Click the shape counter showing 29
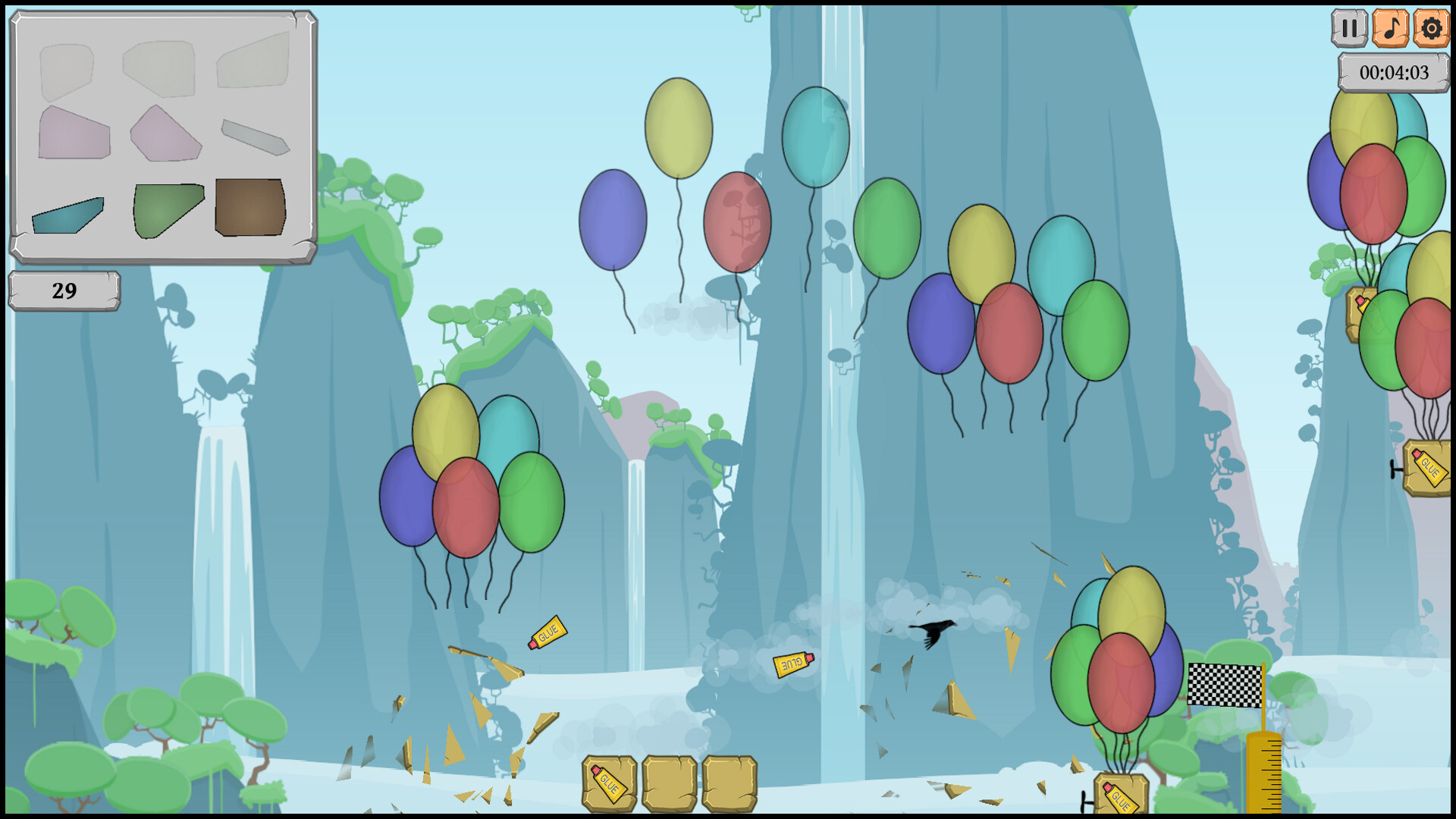1456x819 pixels. pyautogui.click(x=64, y=289)
